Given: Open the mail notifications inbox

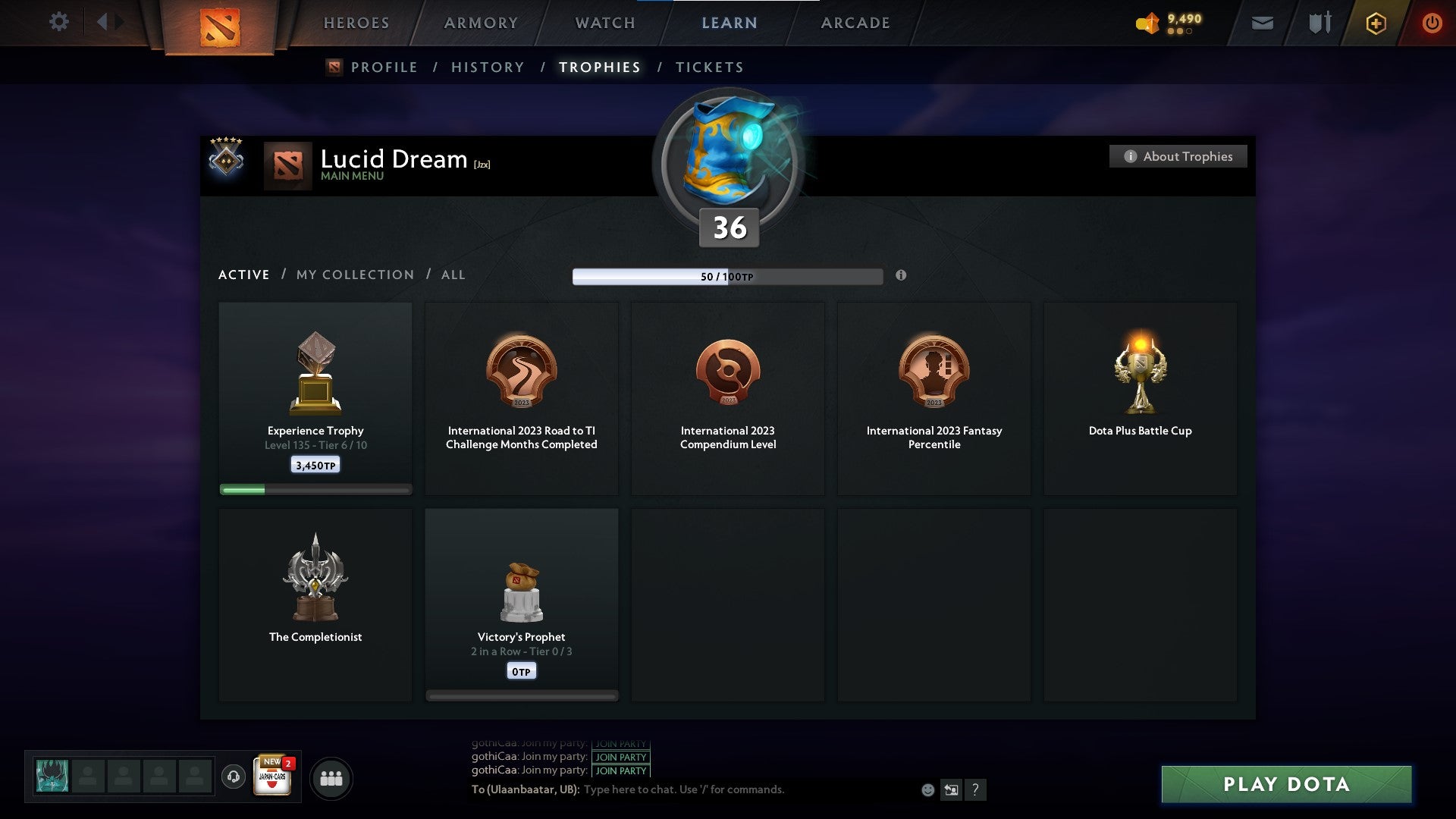Looking at the screenshot, I should coord(1263,23).
